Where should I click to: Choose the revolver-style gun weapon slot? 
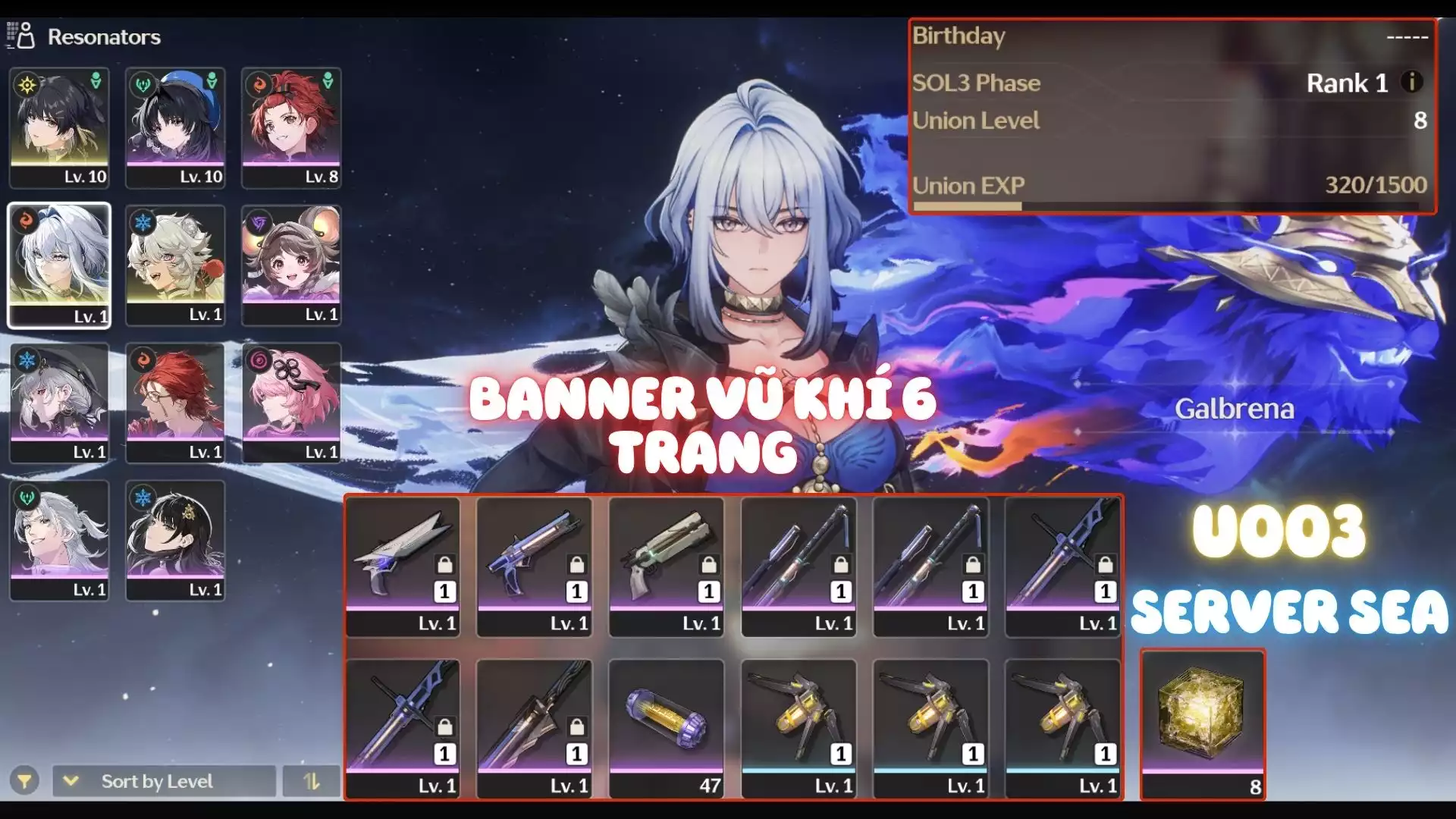click(667, 566)
